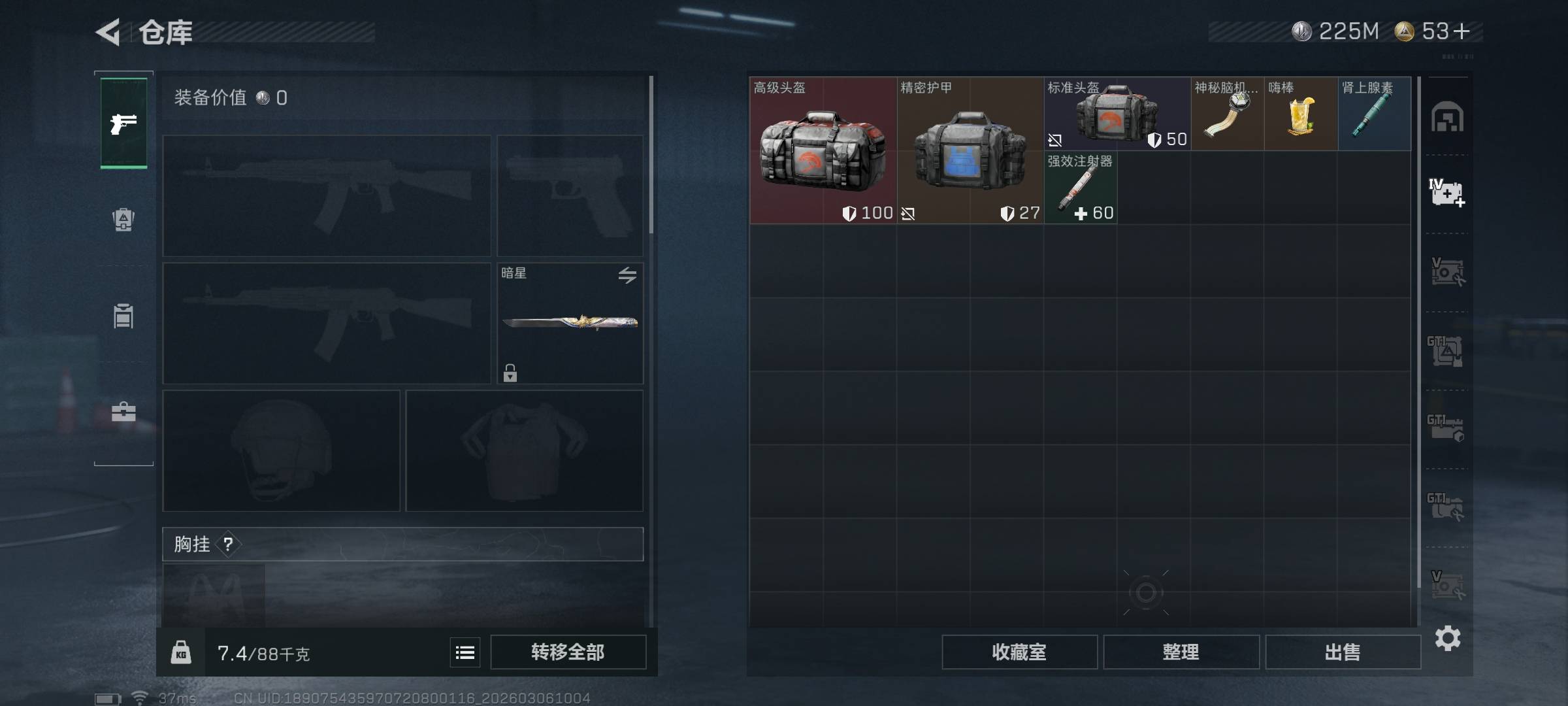This screenshot has width=1568, height=706.
Task: Click the 强效注射器 injector item
Action: (x=1080, y=188)
